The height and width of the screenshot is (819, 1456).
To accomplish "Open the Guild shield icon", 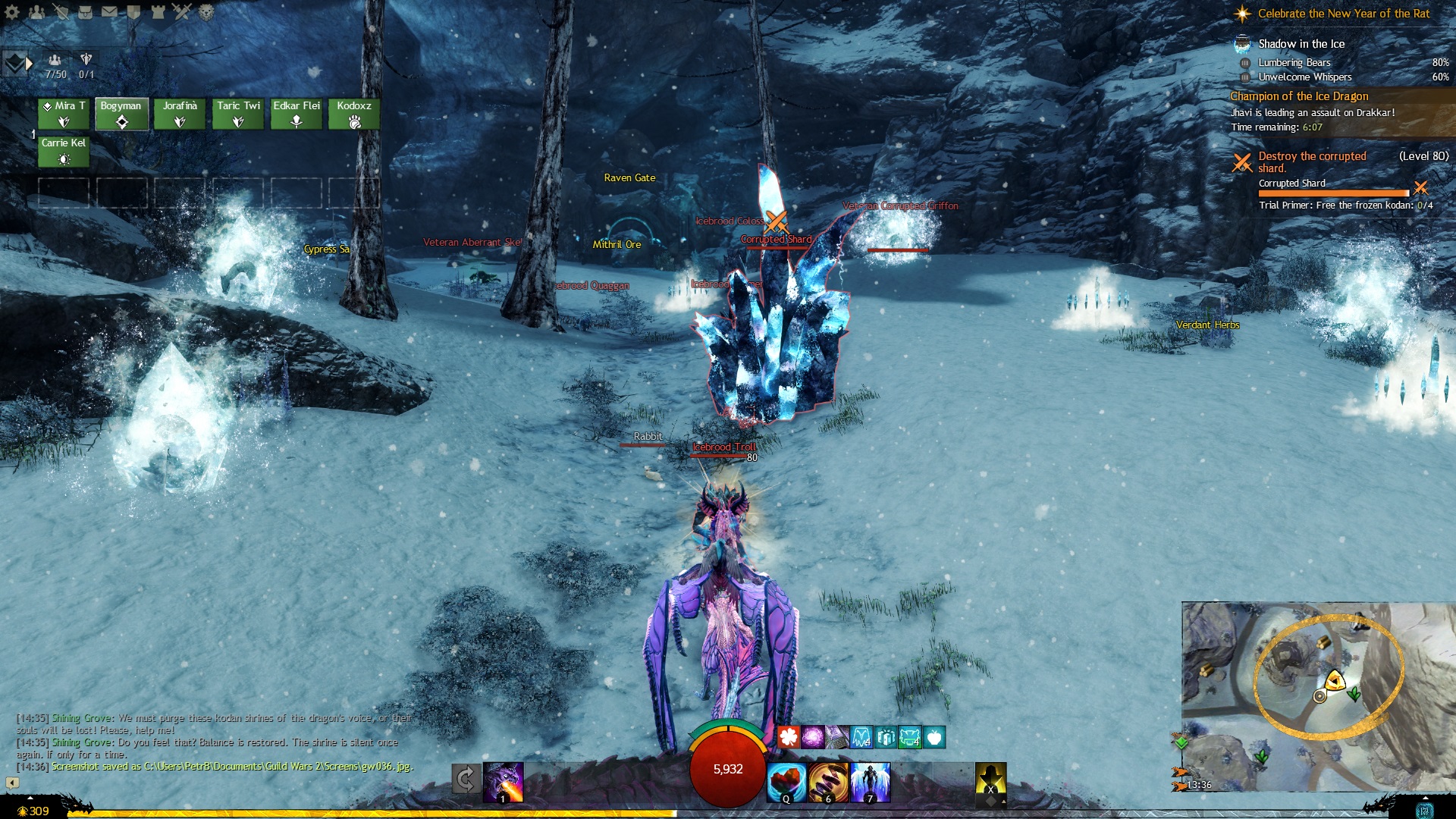I will (133, 12).
